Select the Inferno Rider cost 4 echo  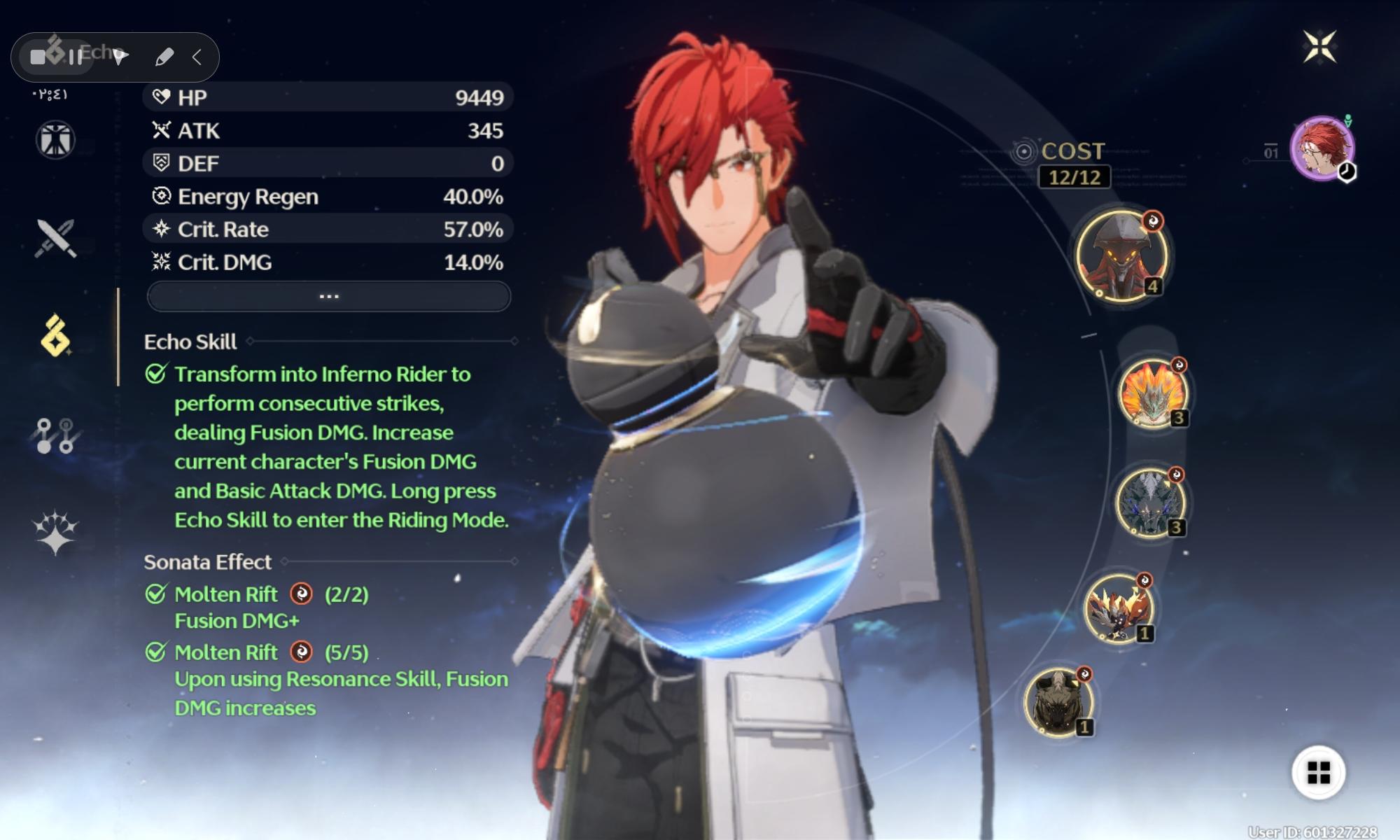(x=1121, y=255)
